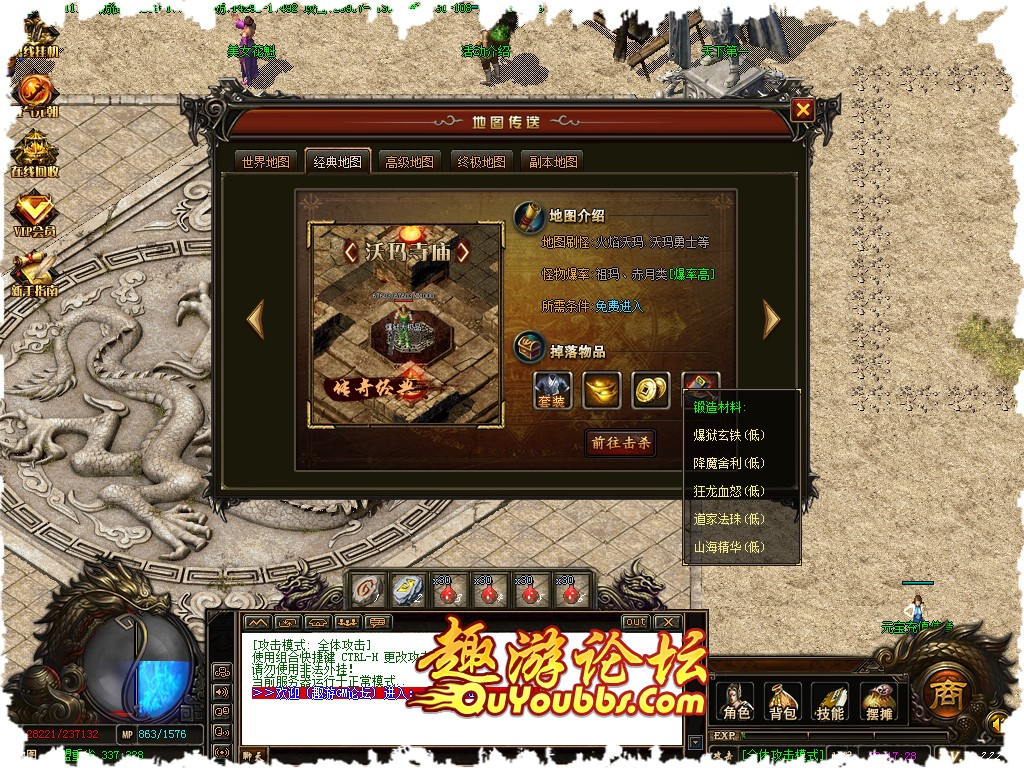Show the 副本地图 dungeon maps tab
The height and width of the screenshot is (768, 1024).
pos(553,162)
